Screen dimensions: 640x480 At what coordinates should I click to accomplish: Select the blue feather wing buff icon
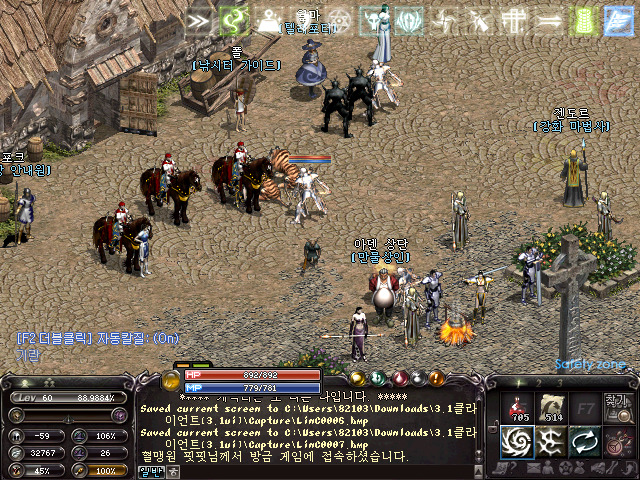pyautogui.click(x=617, y=20)
